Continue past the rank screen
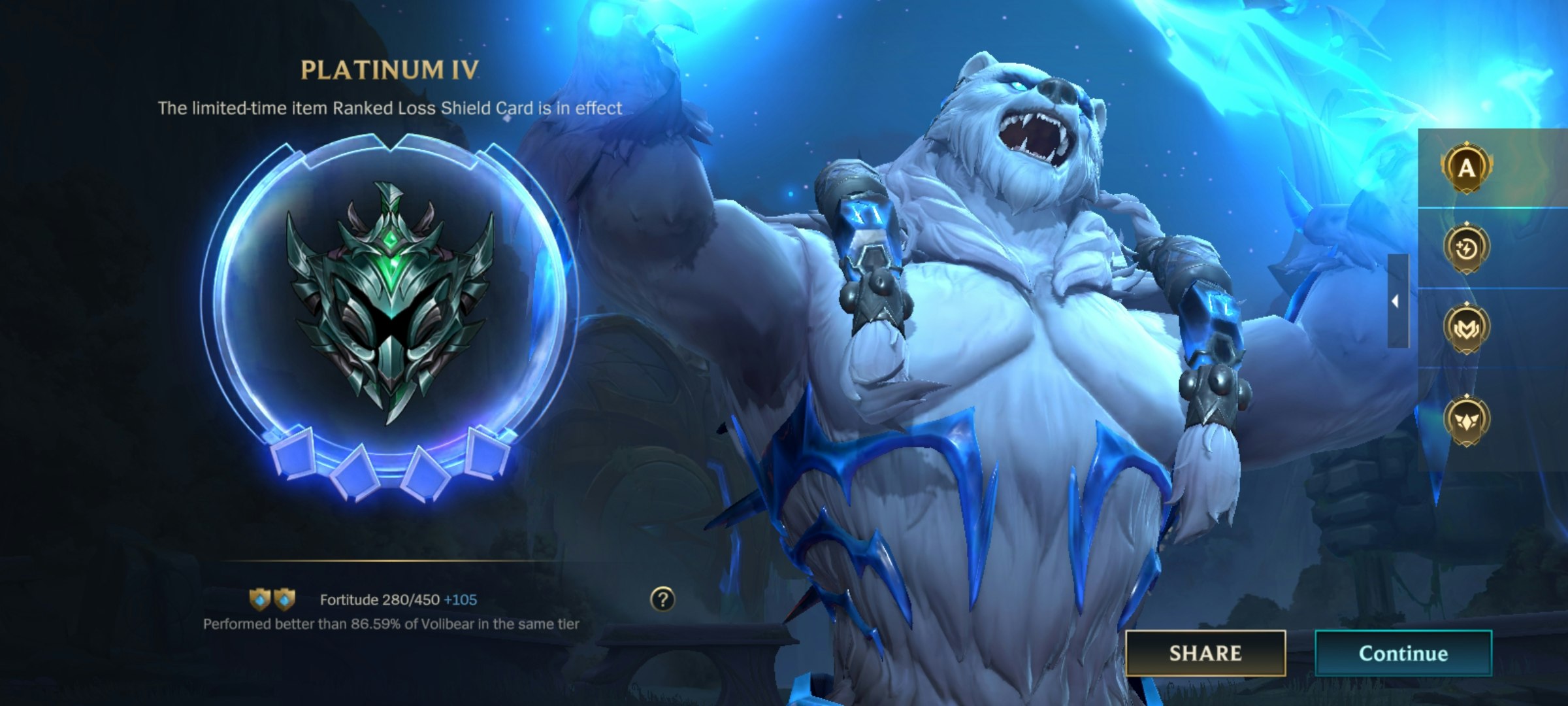Screen dimensions: 1568x706 1403,653
